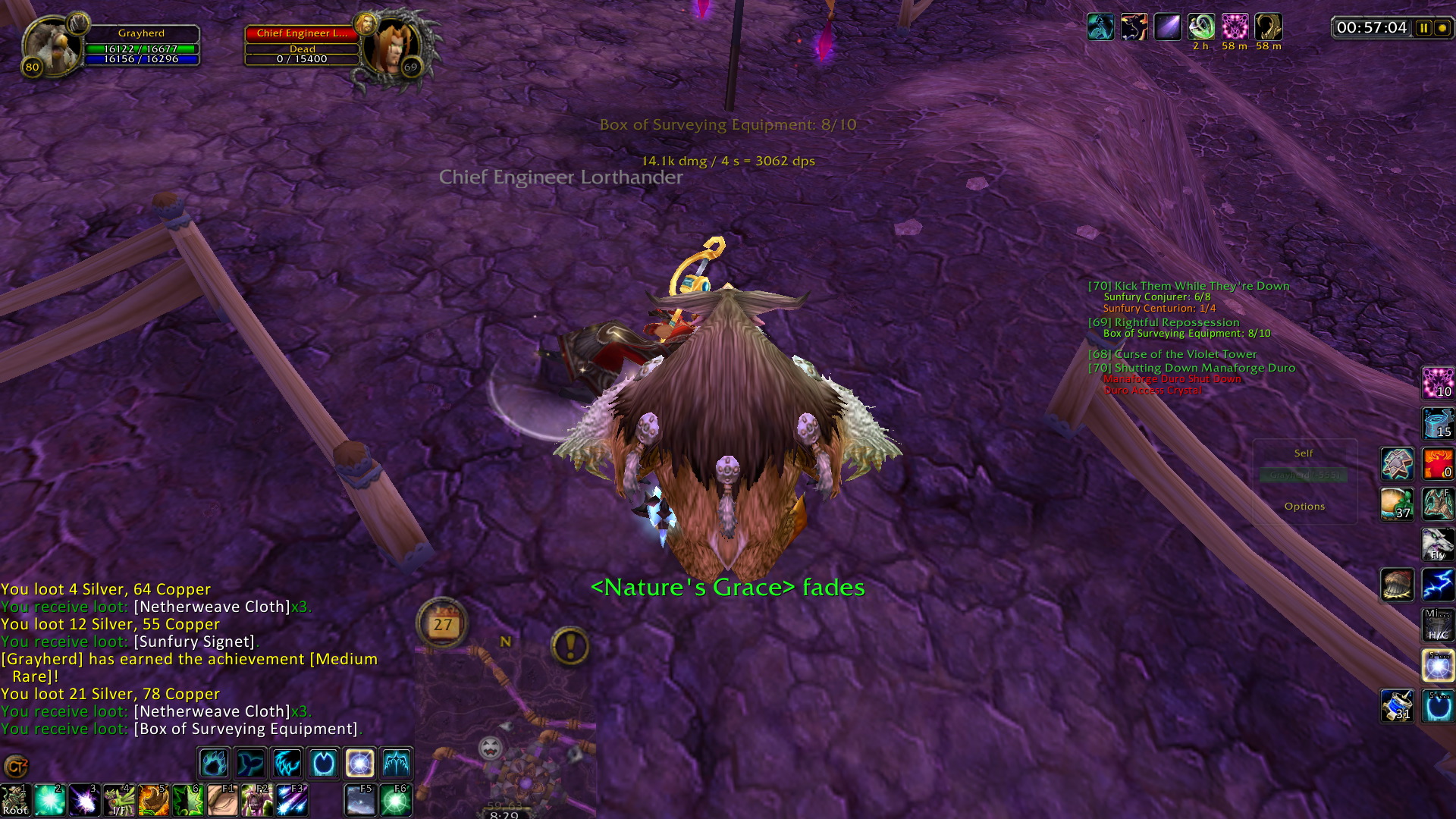Pause the stopwatch timer
Viewport: 1456px width, 819px height.
point(1423,28)
